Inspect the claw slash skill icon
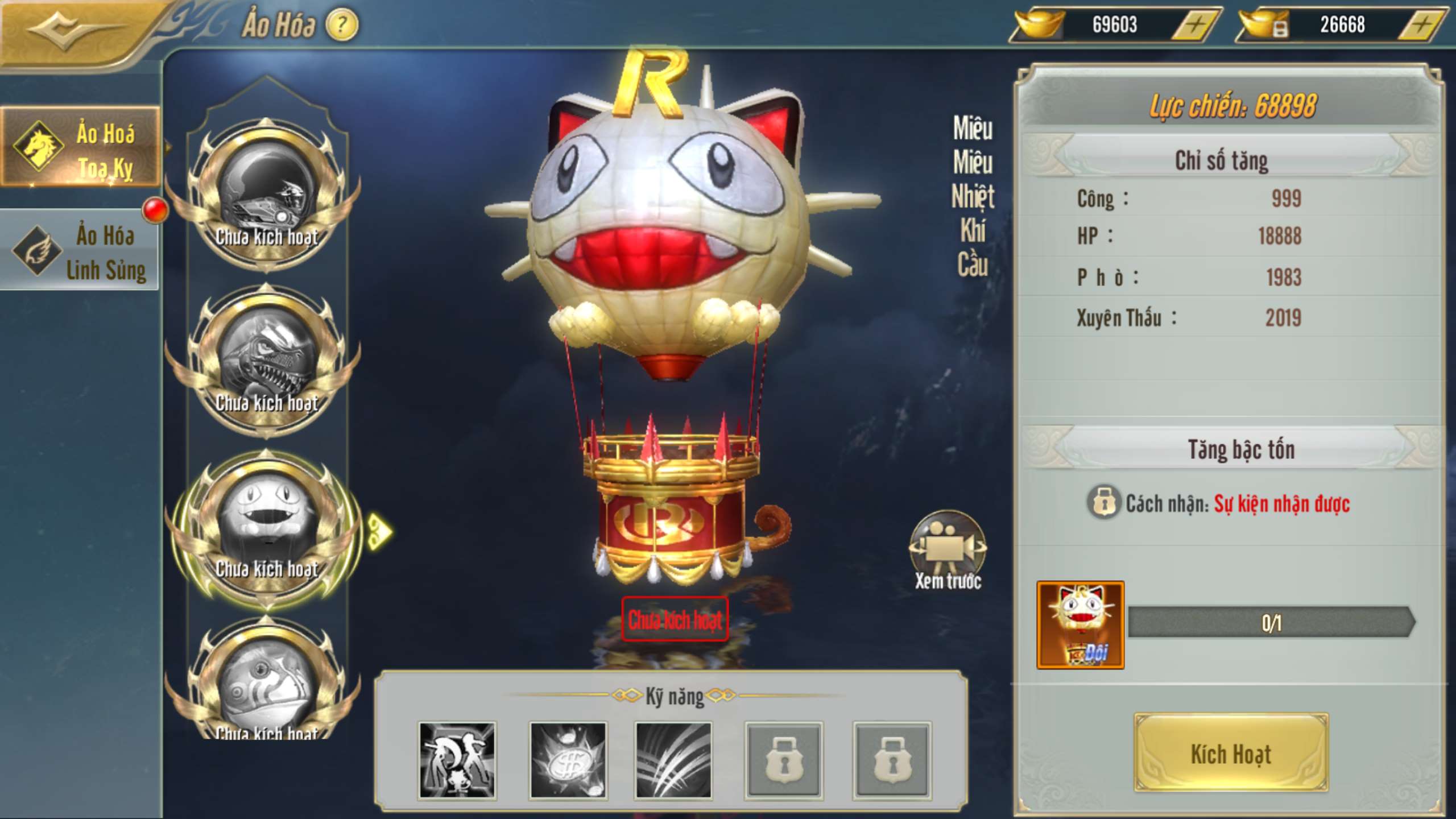Screen dimensions: 1456x819 click(673, 760)
